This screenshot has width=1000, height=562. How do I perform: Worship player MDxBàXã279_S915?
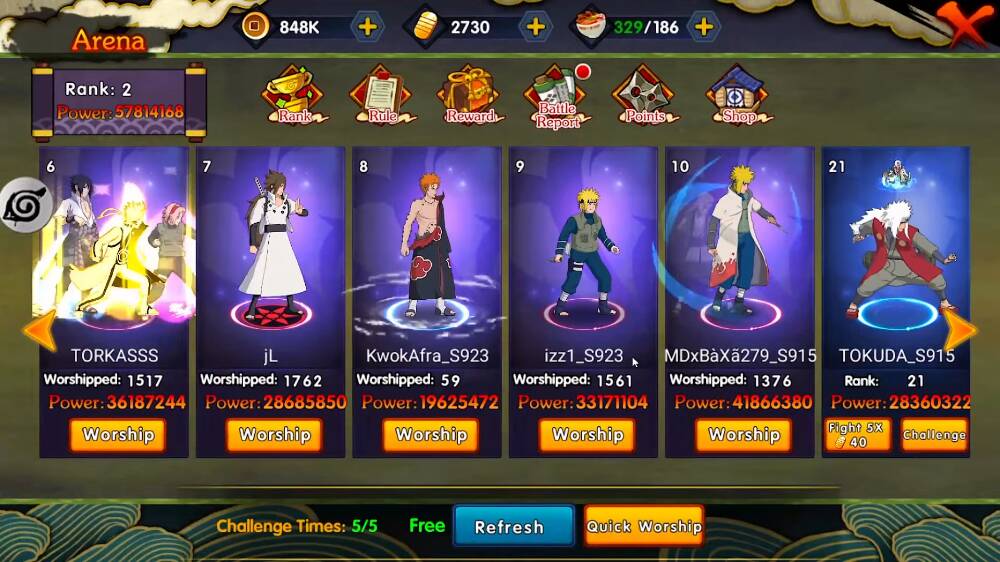coord(743,435)
